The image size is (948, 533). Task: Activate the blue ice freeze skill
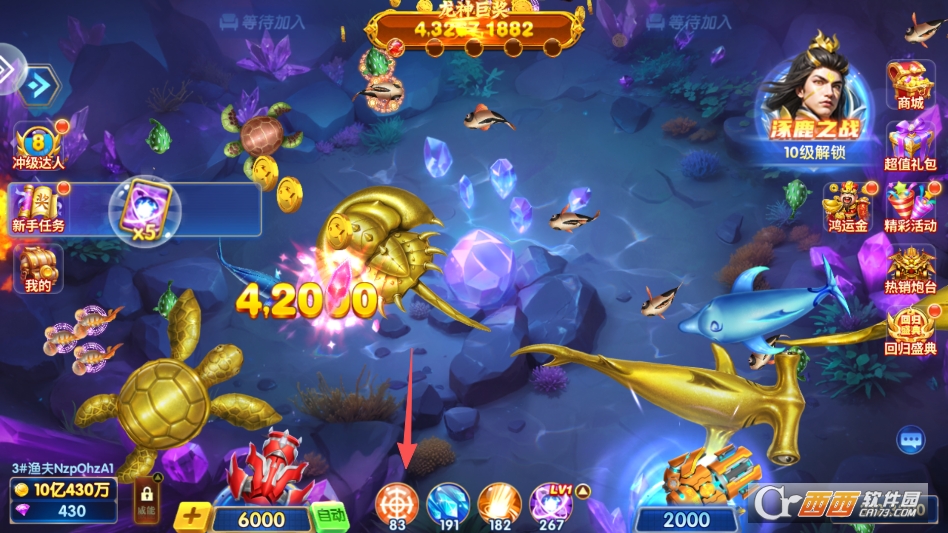coord(448,503)
